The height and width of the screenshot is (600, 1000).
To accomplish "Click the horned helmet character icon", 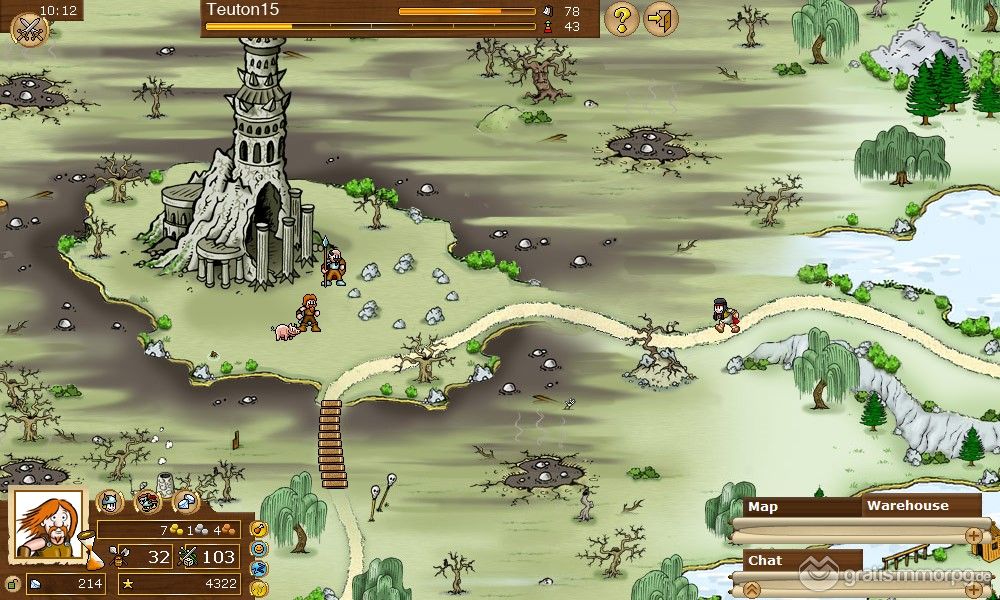I will pos(110,502).
